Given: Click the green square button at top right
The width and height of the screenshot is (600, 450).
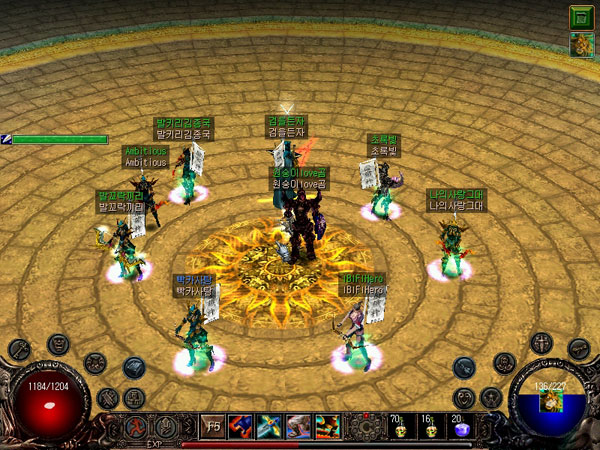Looking at the screenshot, I should (x=579, y=17).
